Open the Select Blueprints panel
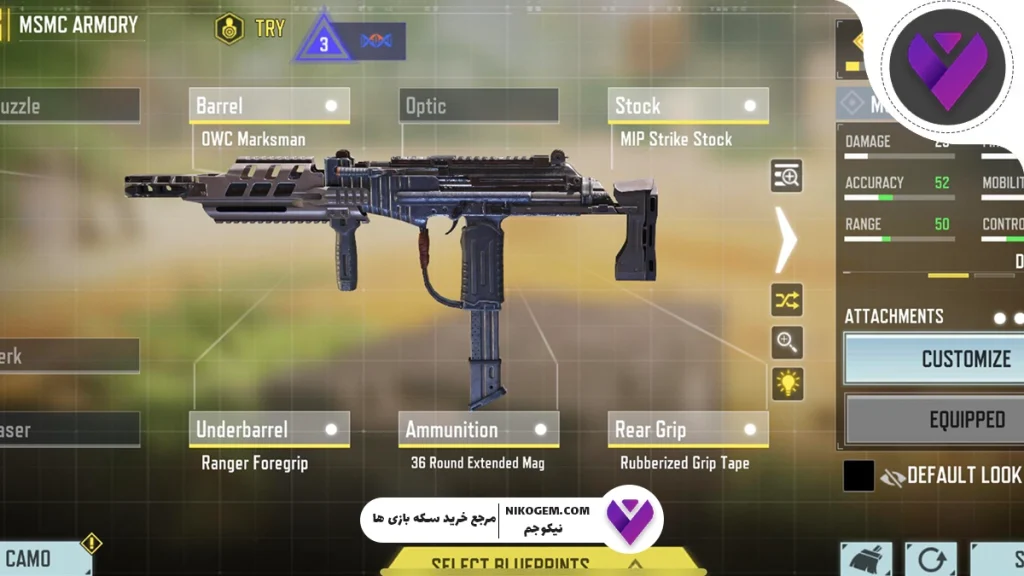The height and width of the screenshot is (576, 1024). click(x=510, y=563)
